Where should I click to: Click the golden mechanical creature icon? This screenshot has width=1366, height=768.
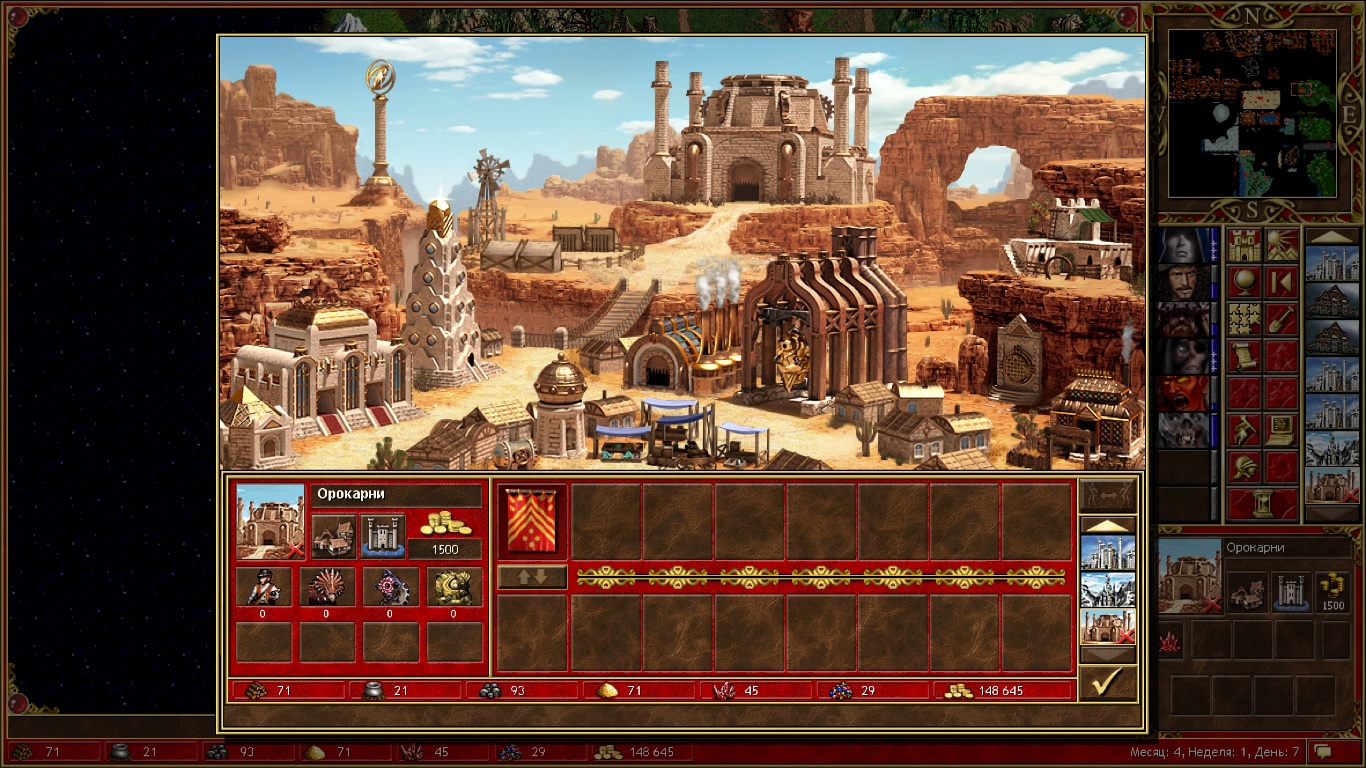(454, 587)
